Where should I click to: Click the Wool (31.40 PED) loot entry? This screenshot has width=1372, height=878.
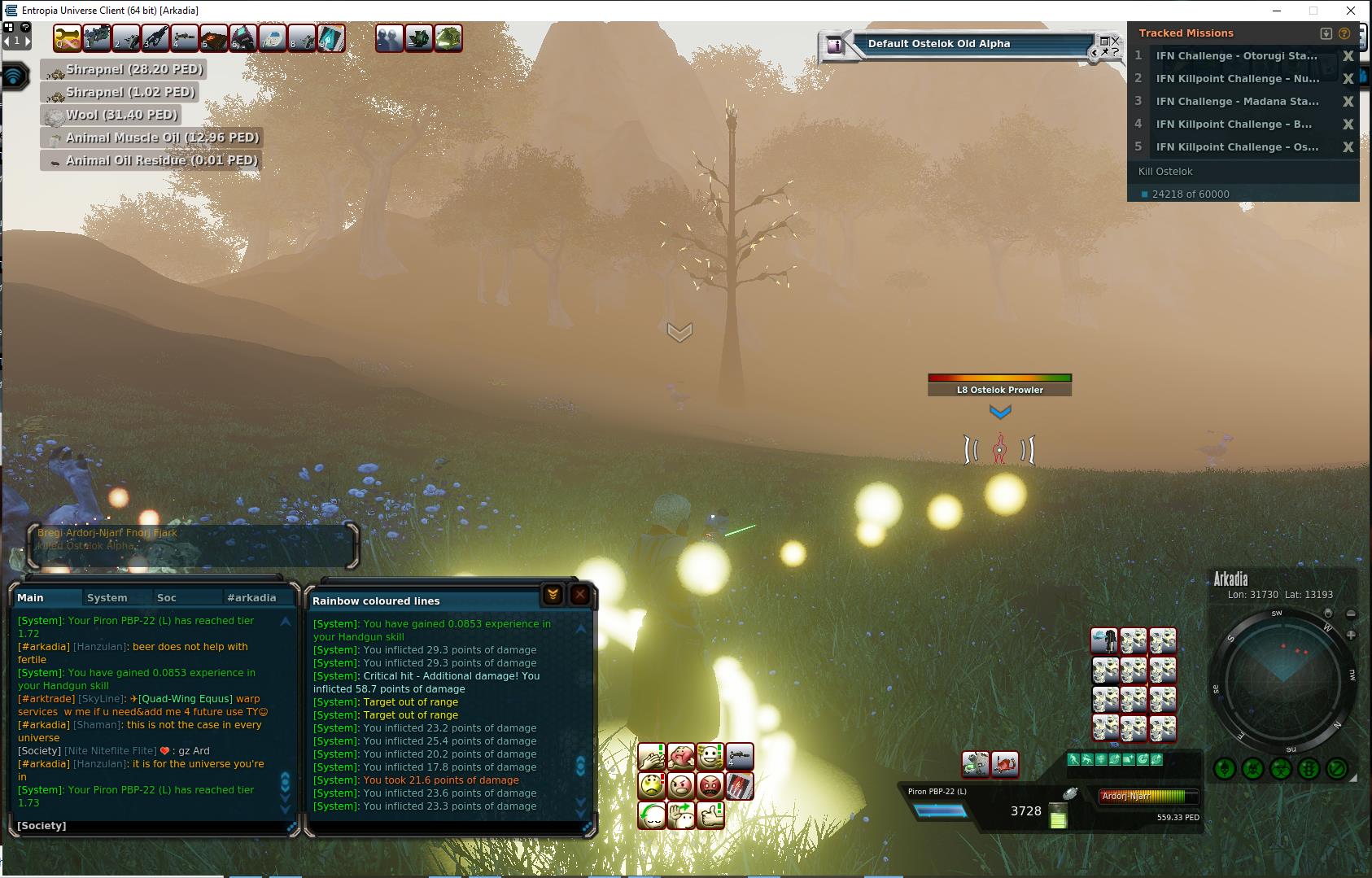click(x=111, y=116)
